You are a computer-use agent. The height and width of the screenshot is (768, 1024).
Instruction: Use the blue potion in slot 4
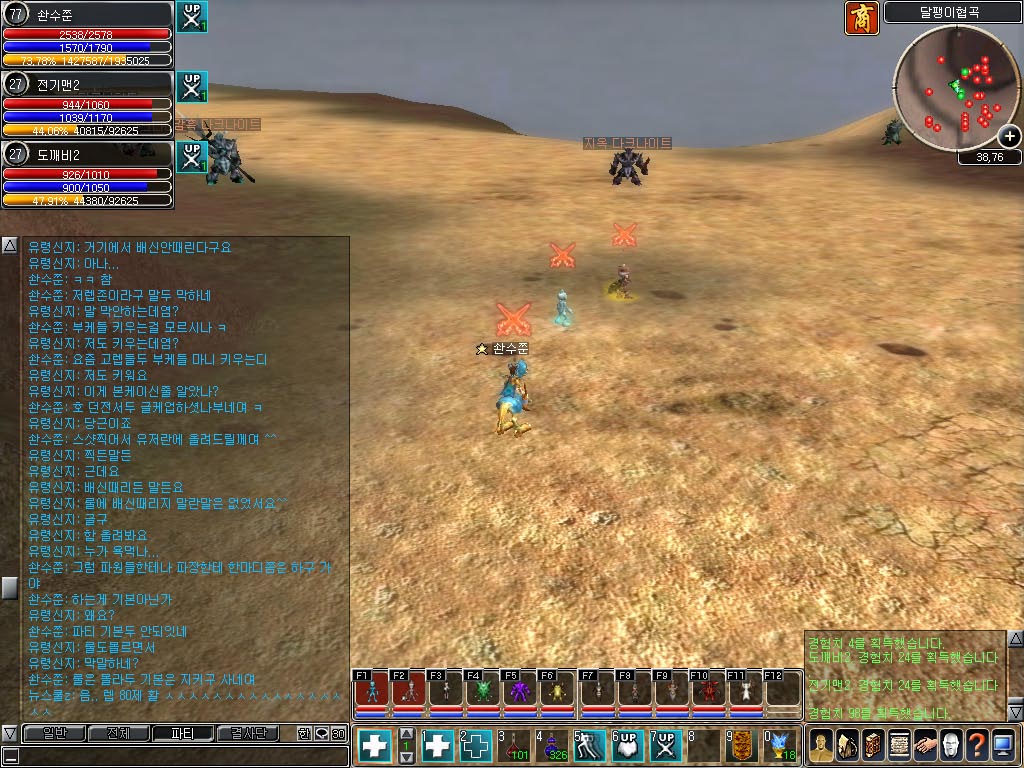(553, 746)
